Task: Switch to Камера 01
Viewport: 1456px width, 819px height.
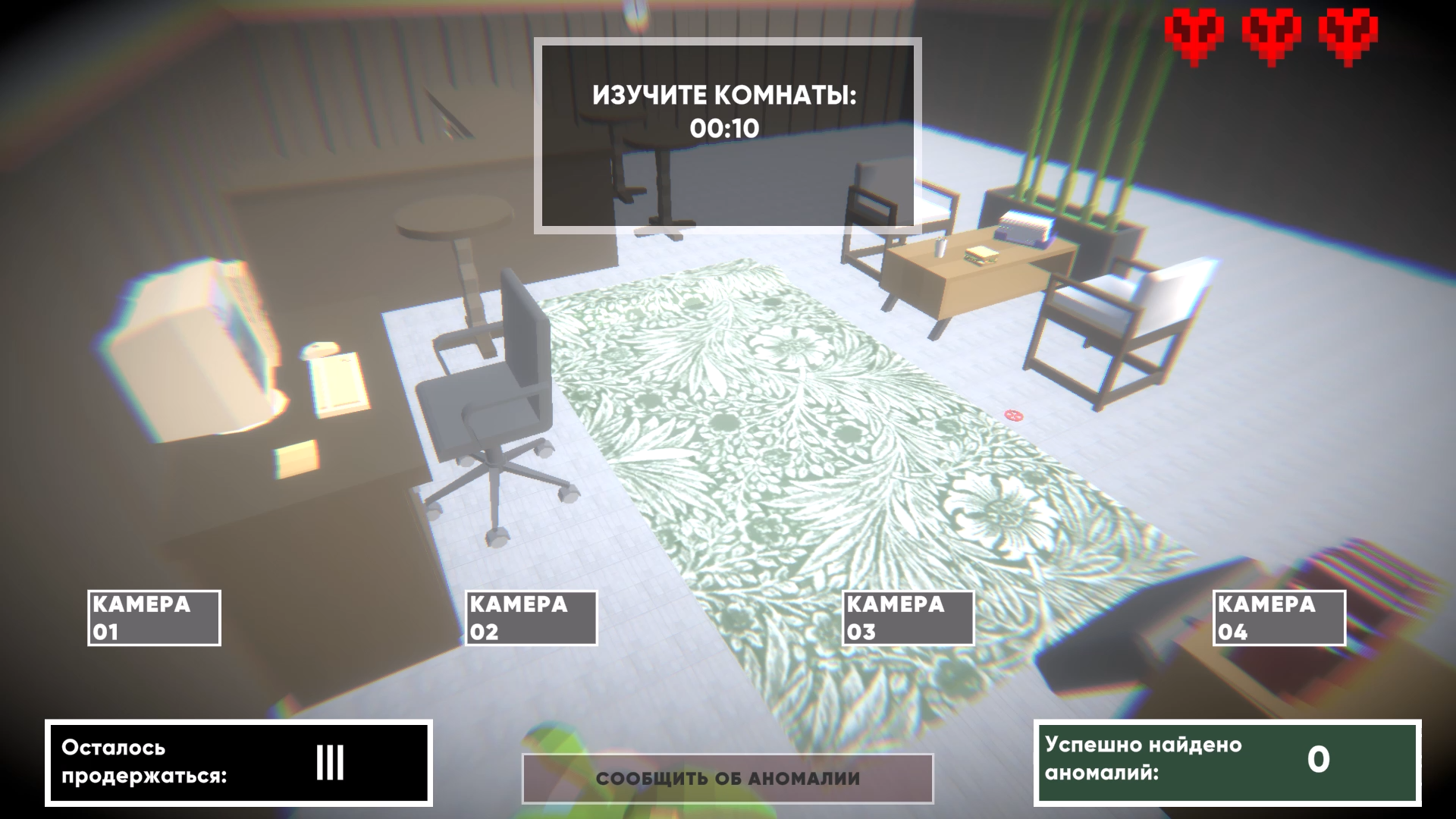Action: 154,617
